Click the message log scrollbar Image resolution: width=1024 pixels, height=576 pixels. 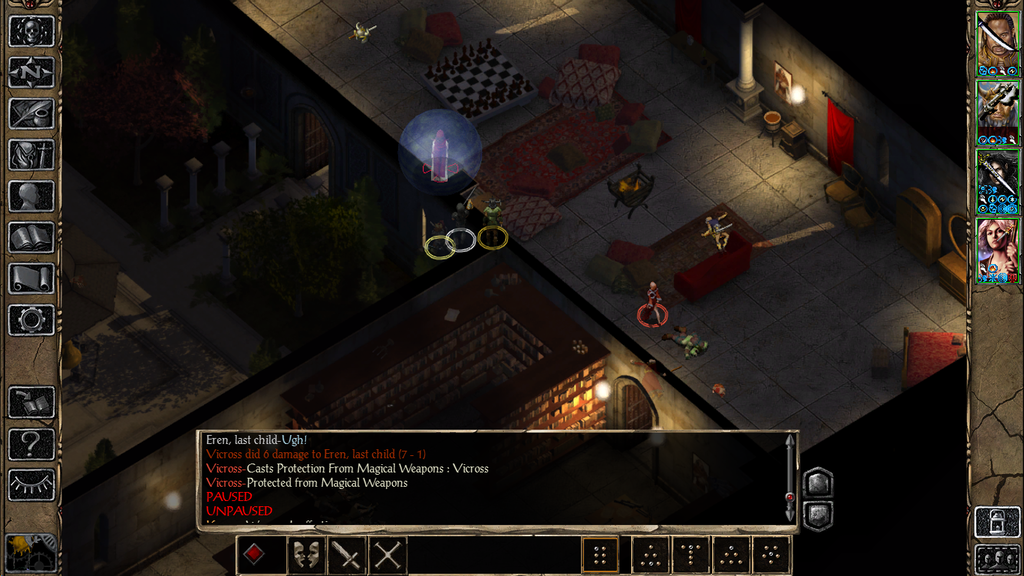tap(790, 477)
